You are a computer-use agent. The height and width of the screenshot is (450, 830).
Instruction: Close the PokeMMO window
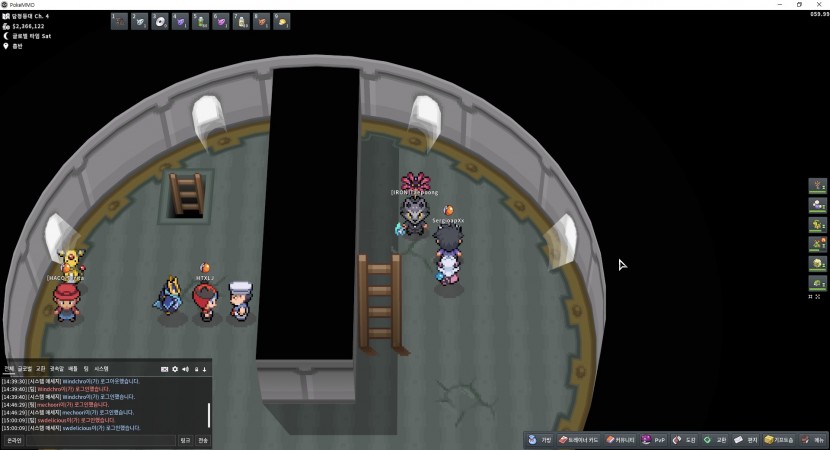click(820, 4)
